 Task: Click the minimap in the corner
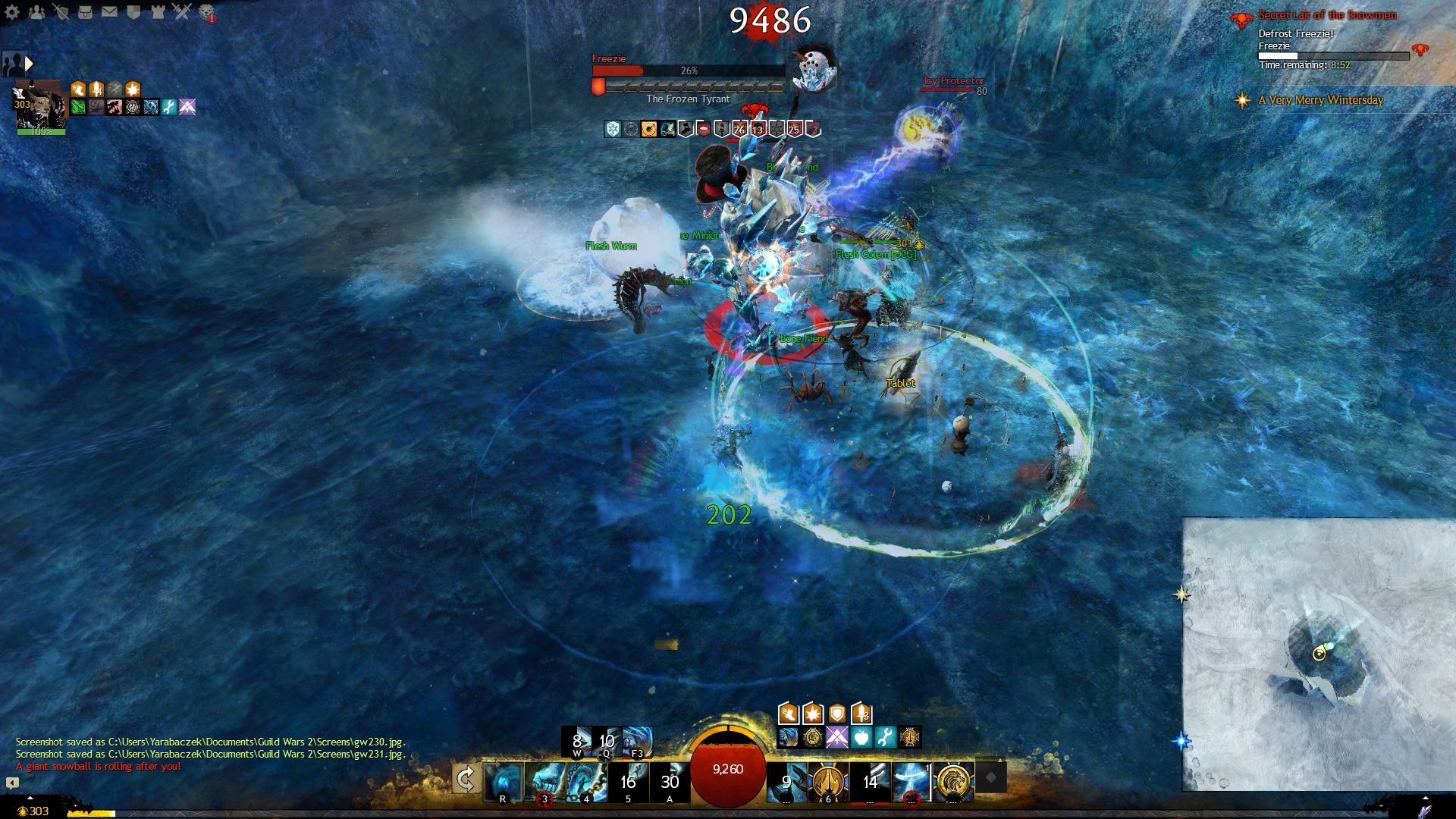(x=1319, y=654)
